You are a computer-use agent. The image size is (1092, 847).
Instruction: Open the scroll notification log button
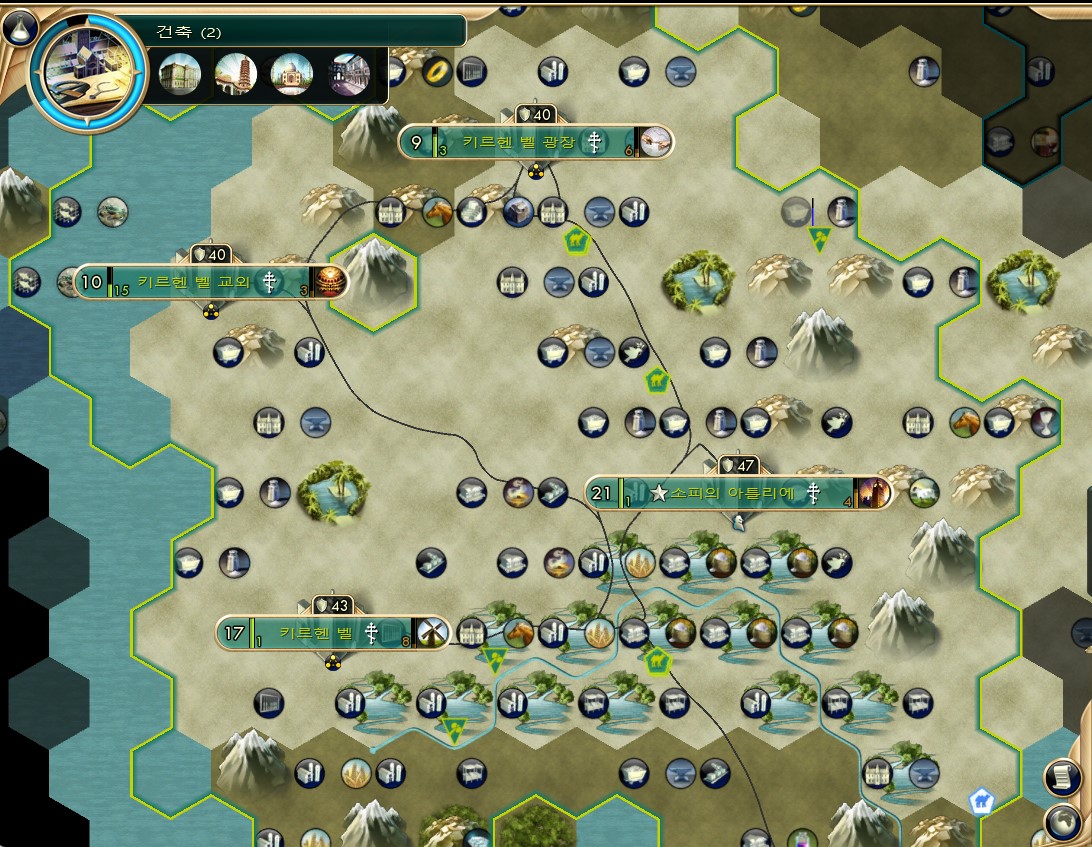pos(1064,777)
